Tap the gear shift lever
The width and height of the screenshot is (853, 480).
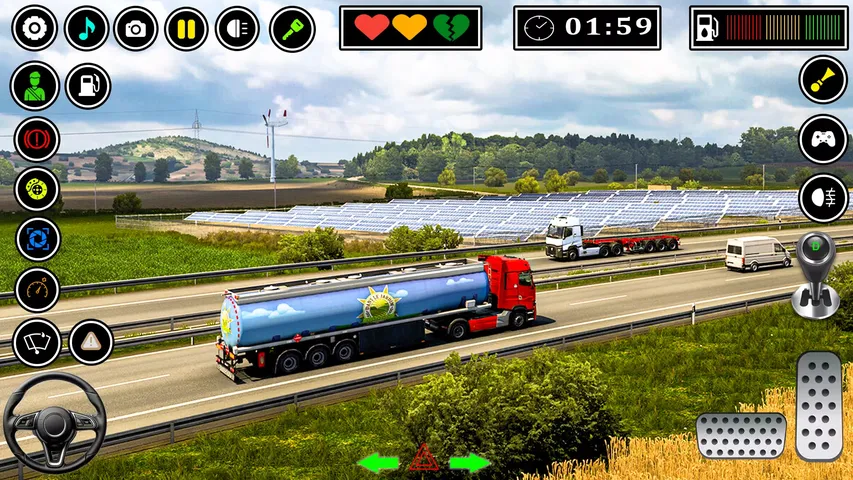(x=815, y=273)
